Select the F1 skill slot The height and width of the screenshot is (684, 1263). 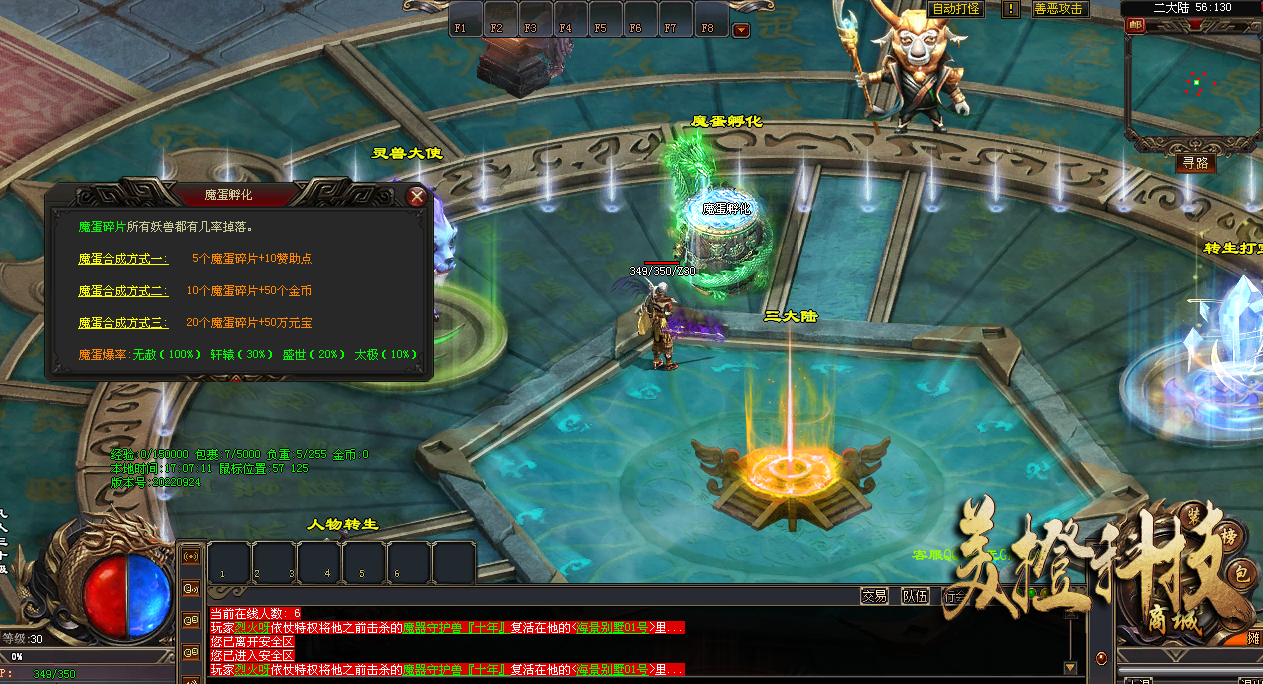(x=465, y=20)
